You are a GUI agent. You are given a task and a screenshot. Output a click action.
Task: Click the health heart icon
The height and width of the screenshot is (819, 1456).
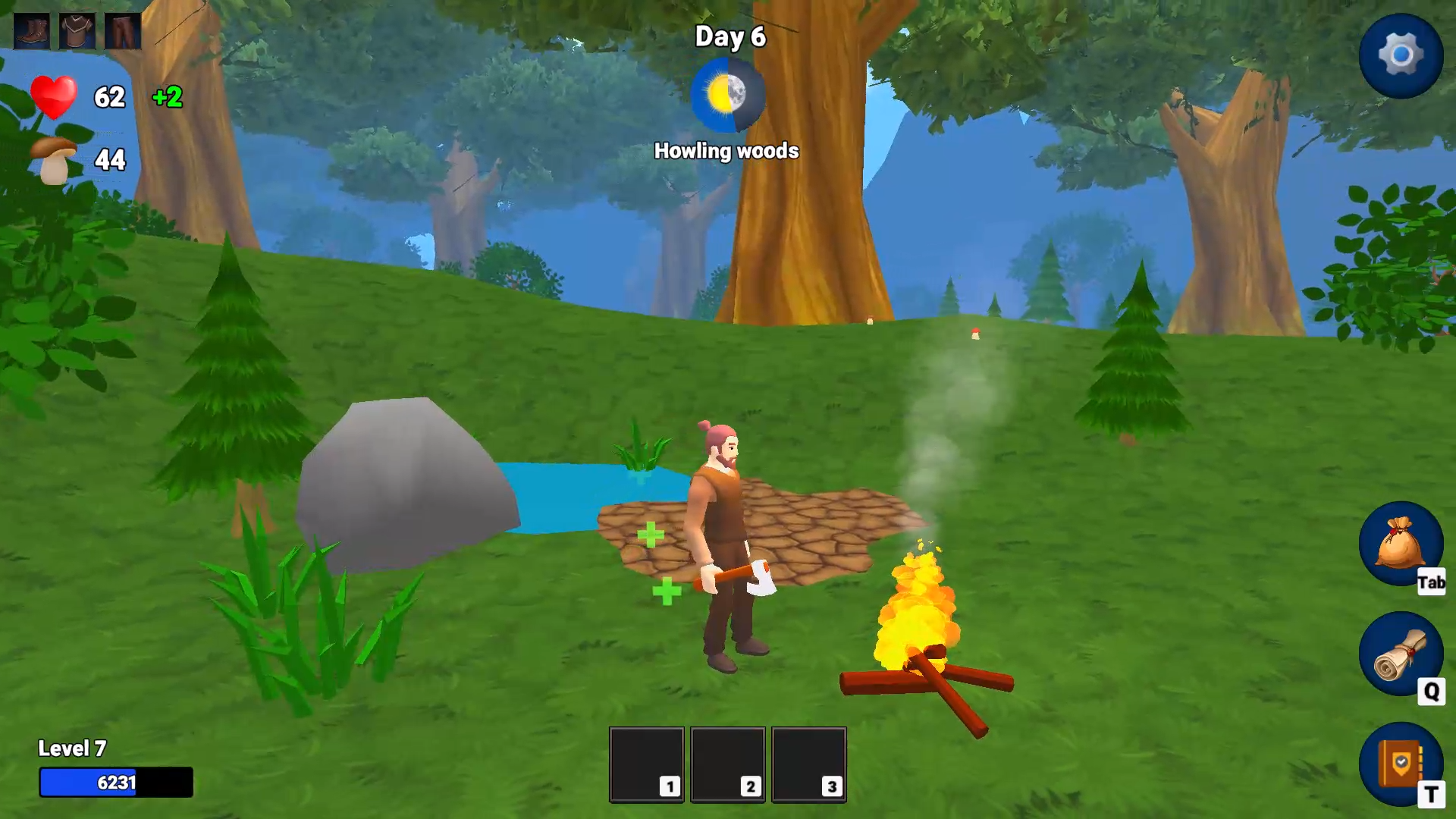(55, 97)
